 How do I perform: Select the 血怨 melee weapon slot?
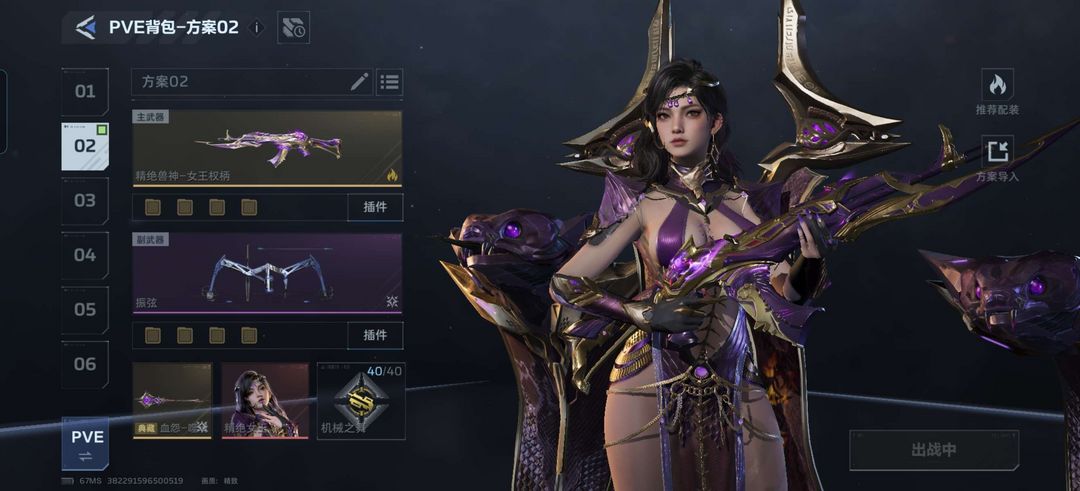(x=172, y=400)
